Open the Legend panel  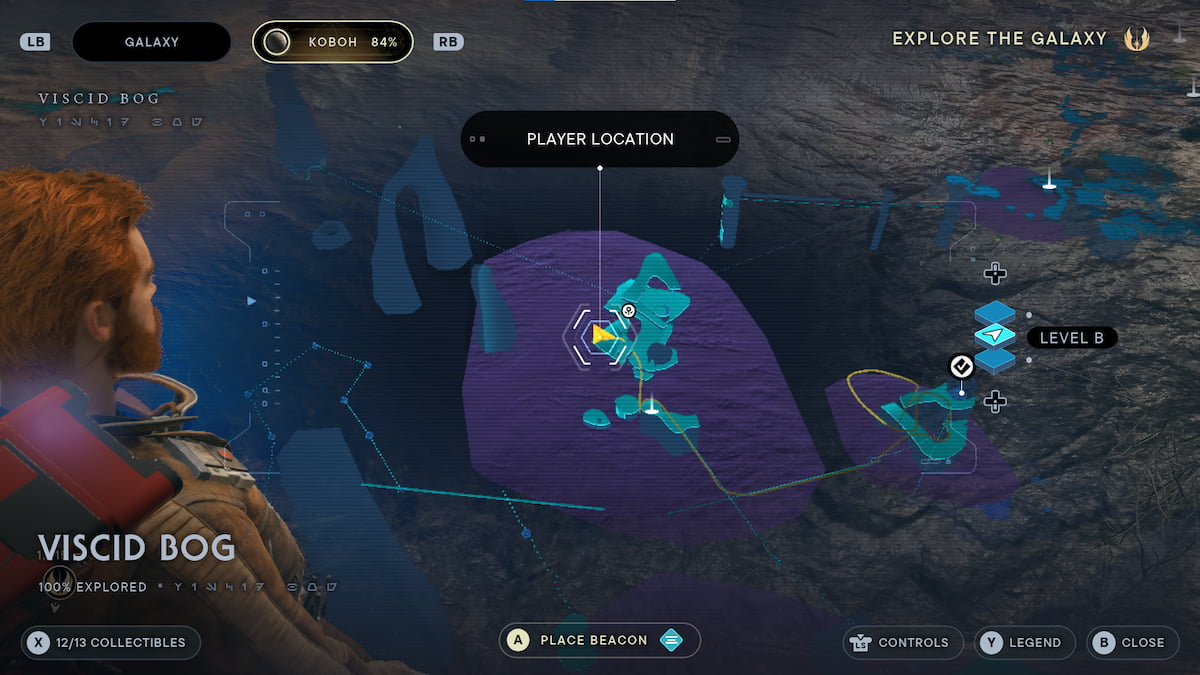1023,642
